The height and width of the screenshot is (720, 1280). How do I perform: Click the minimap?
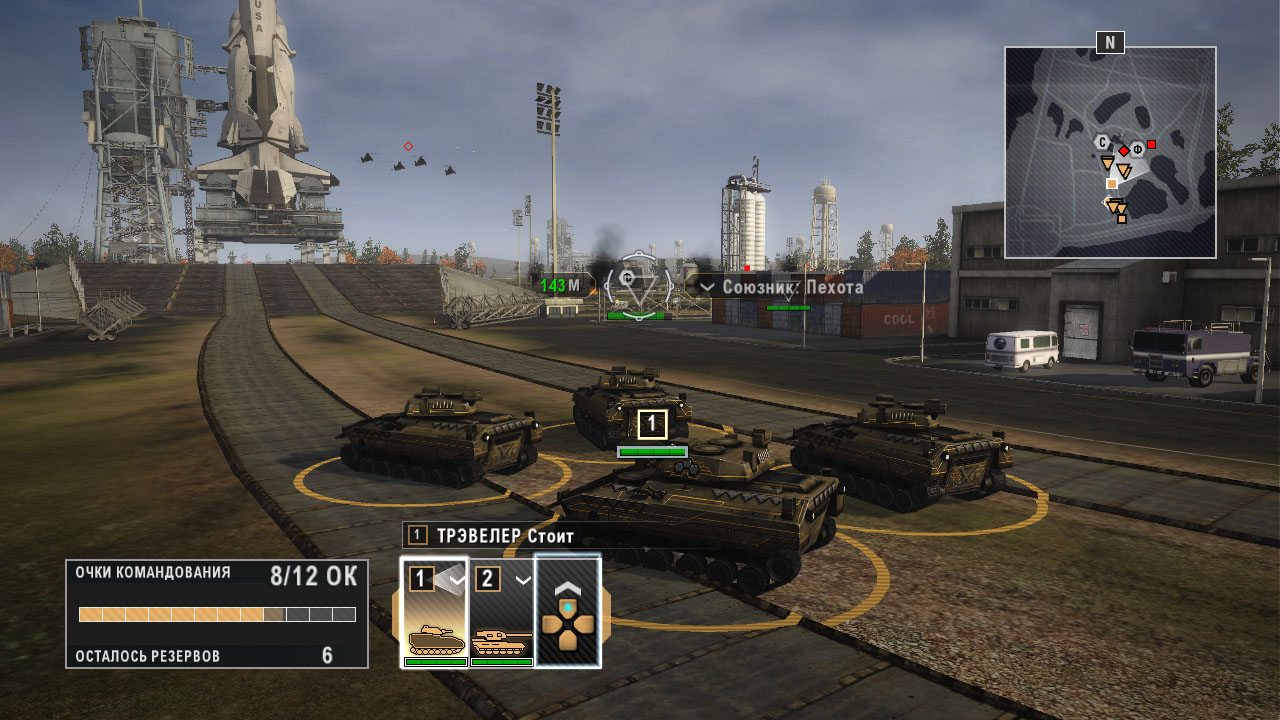pos(1110,152)
